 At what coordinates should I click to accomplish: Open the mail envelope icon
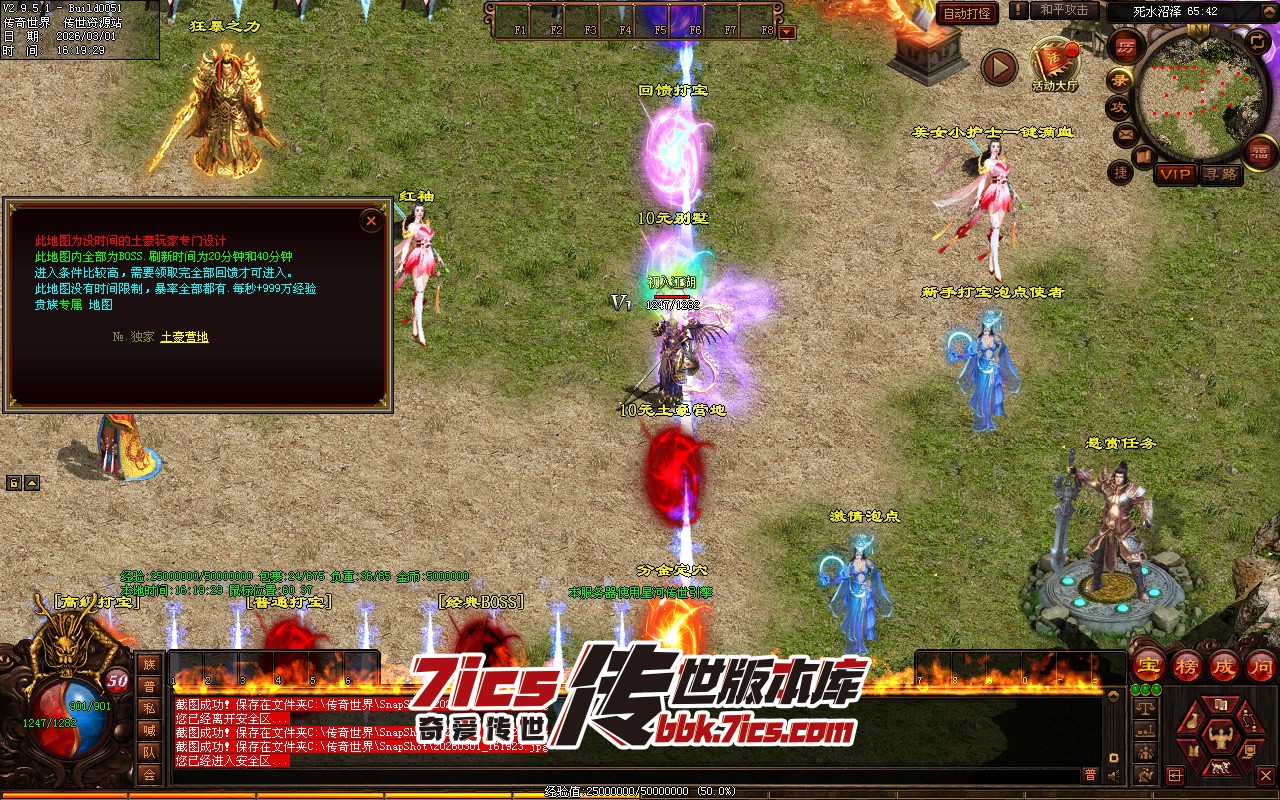click(x=1125, y=133)
